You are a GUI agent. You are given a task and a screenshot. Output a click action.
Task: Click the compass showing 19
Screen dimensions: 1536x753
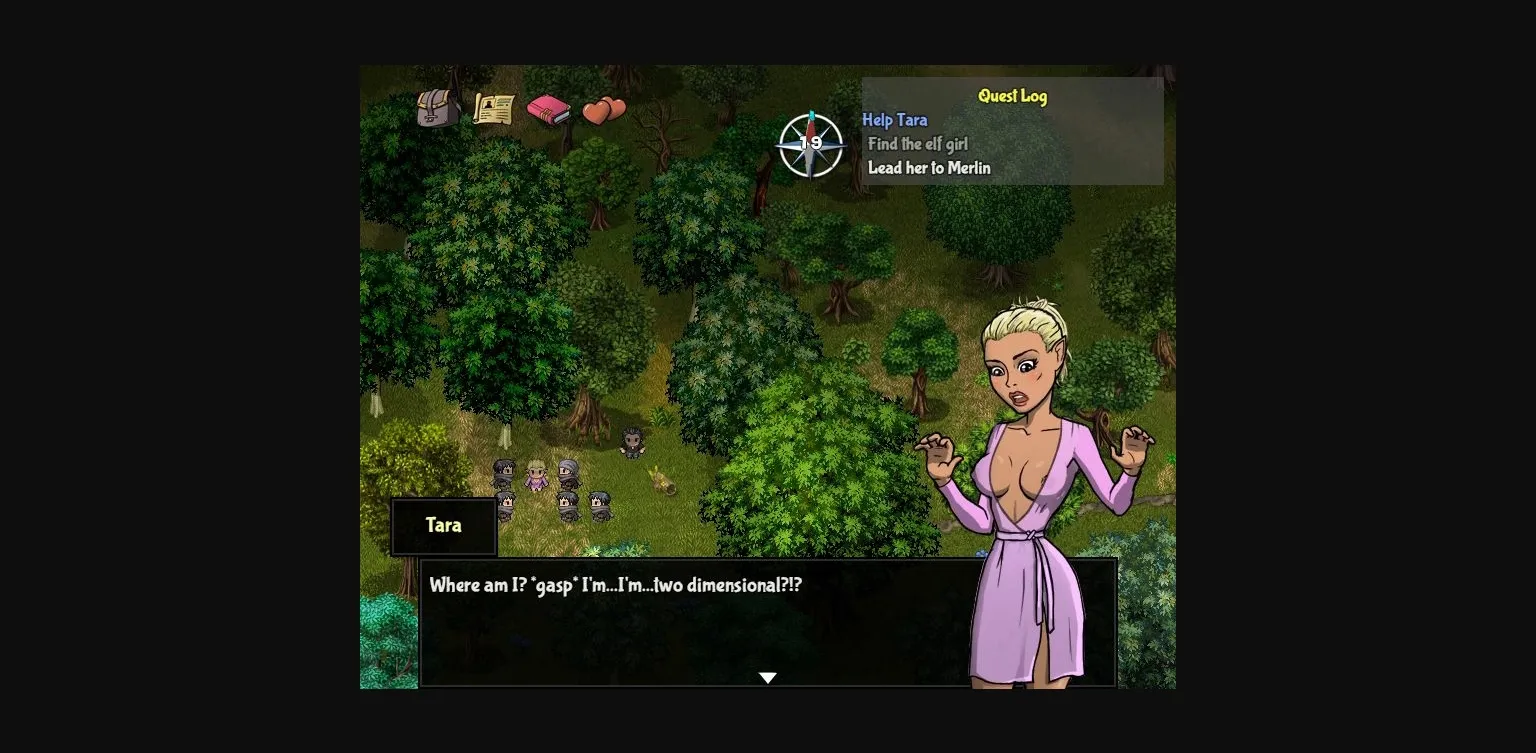[810, 146]
